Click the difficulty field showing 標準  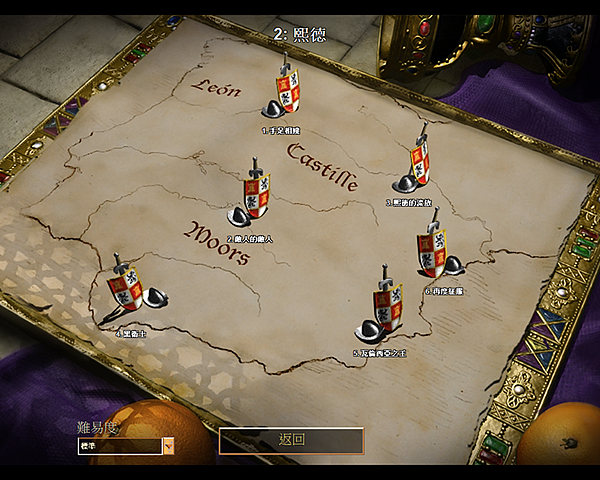click(x=118, y=446)
